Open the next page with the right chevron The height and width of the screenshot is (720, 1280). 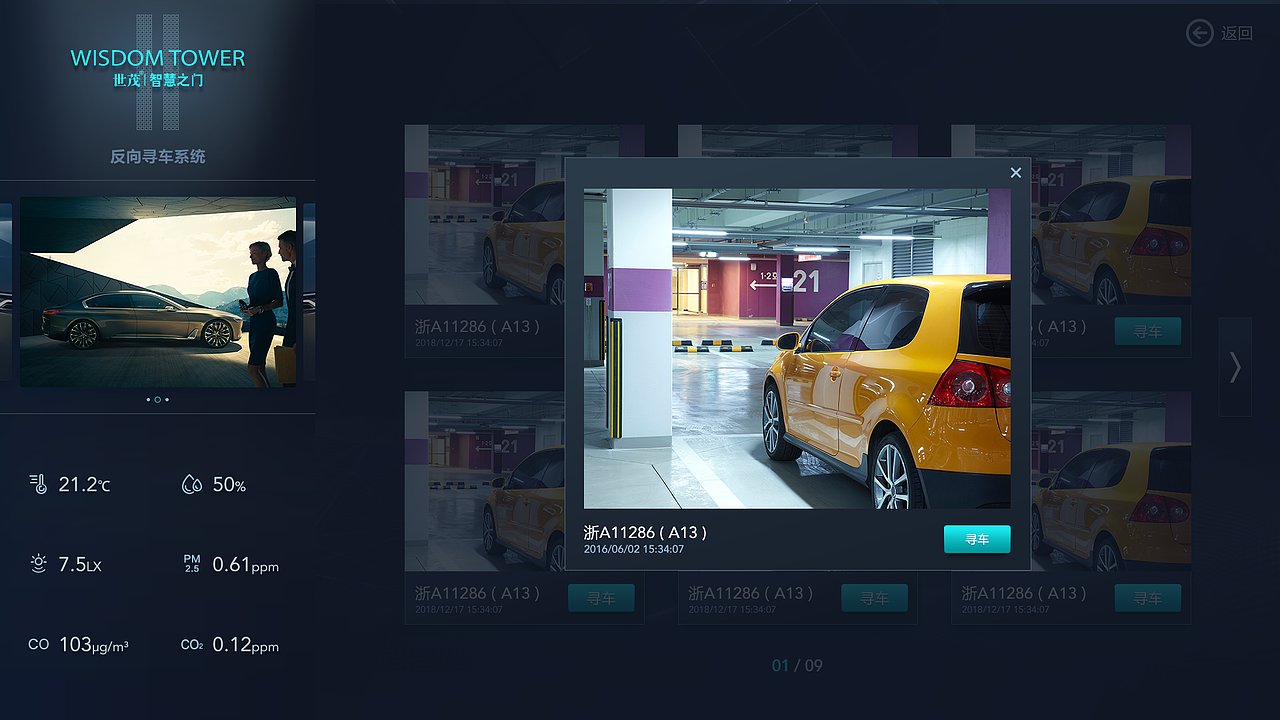[x=1234, y=368]
